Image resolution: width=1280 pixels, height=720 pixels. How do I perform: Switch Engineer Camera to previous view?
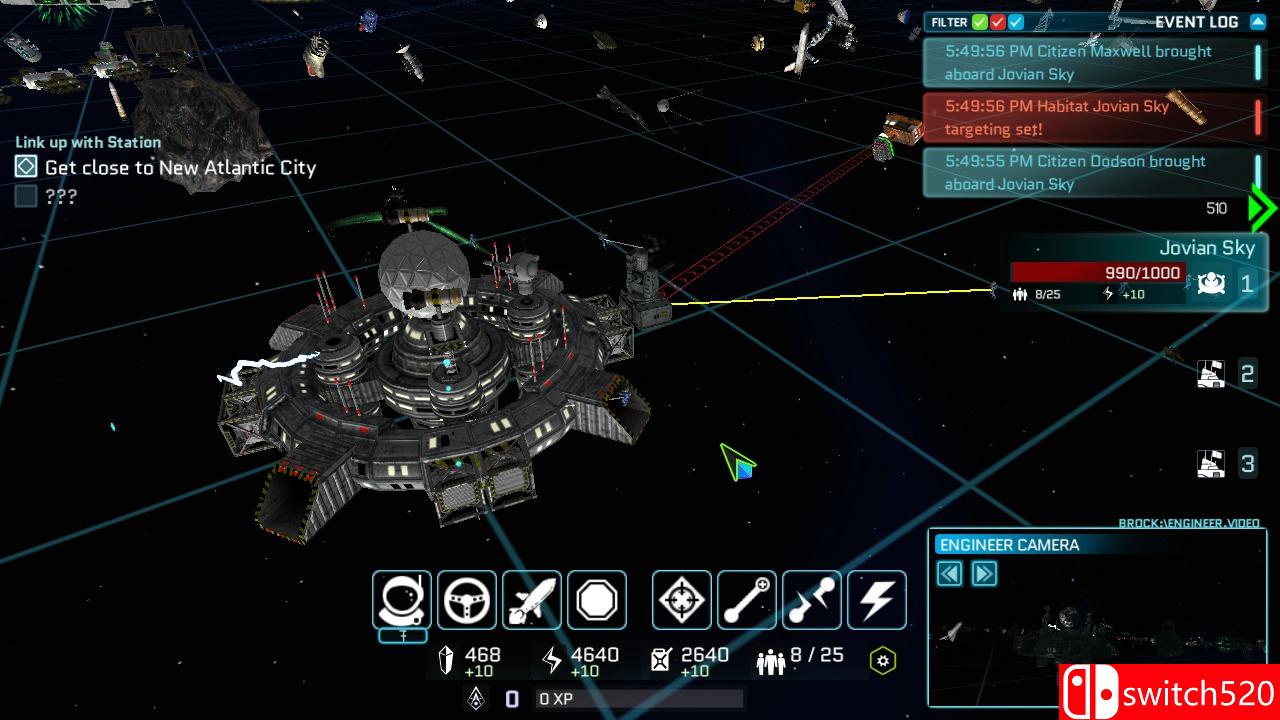(x=950, y=574)
